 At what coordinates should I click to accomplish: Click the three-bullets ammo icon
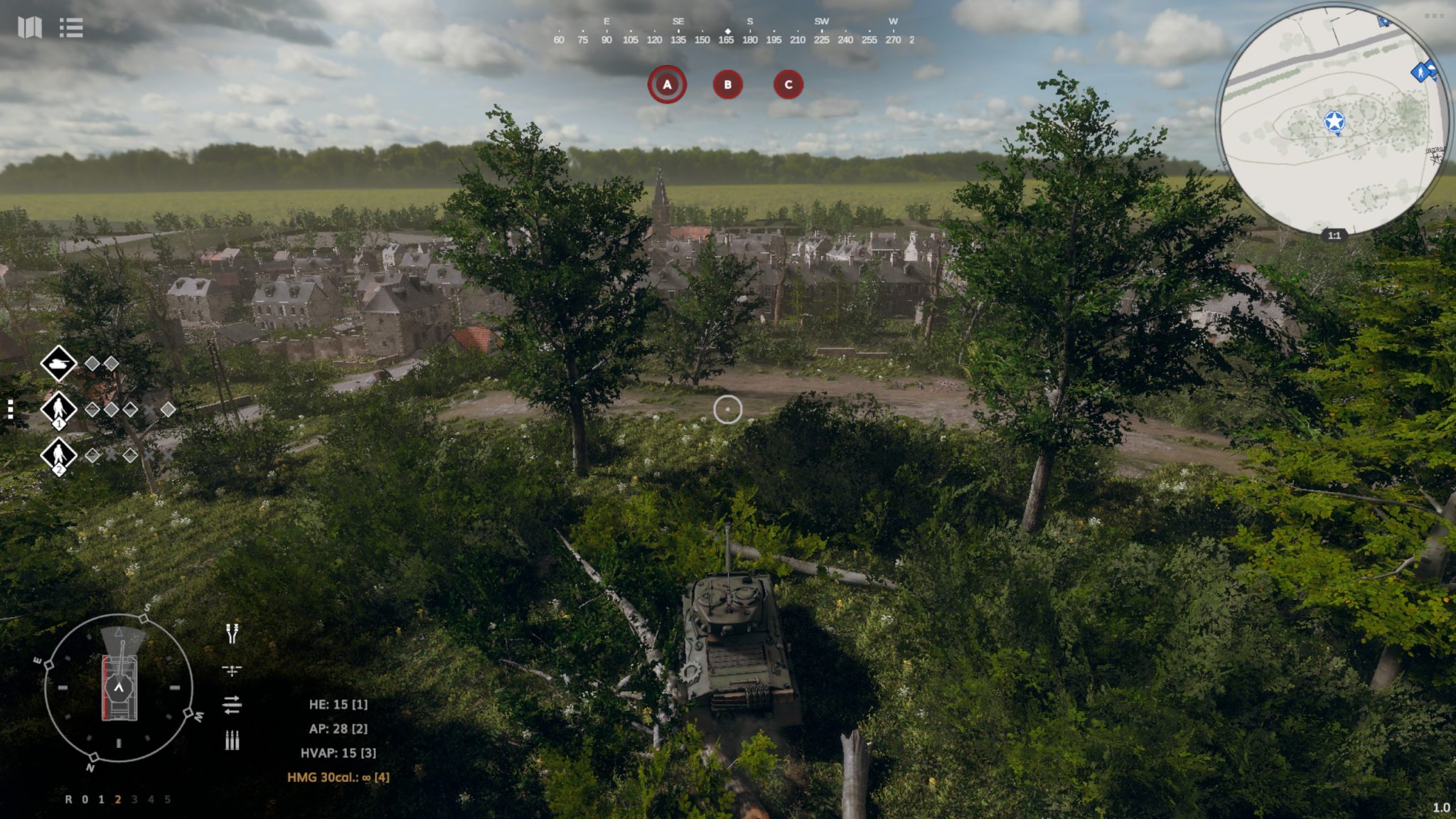click(232, 740)
